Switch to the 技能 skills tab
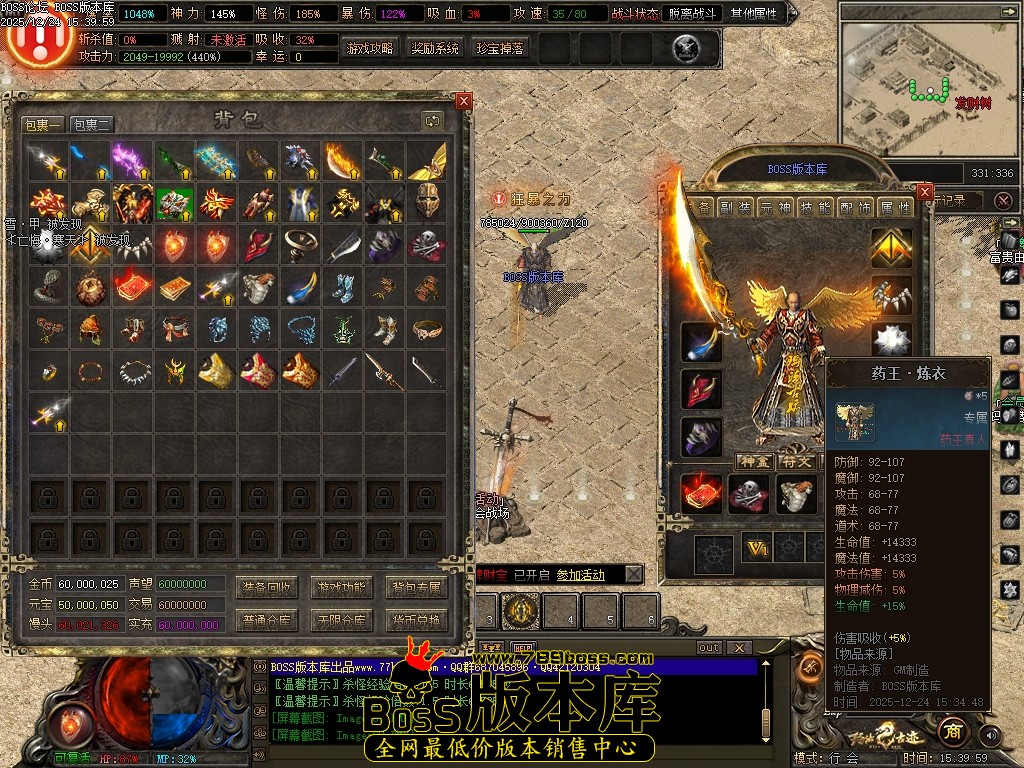Image resolution: width=1024 pixels, height=768 pixels. pos(817,207)
